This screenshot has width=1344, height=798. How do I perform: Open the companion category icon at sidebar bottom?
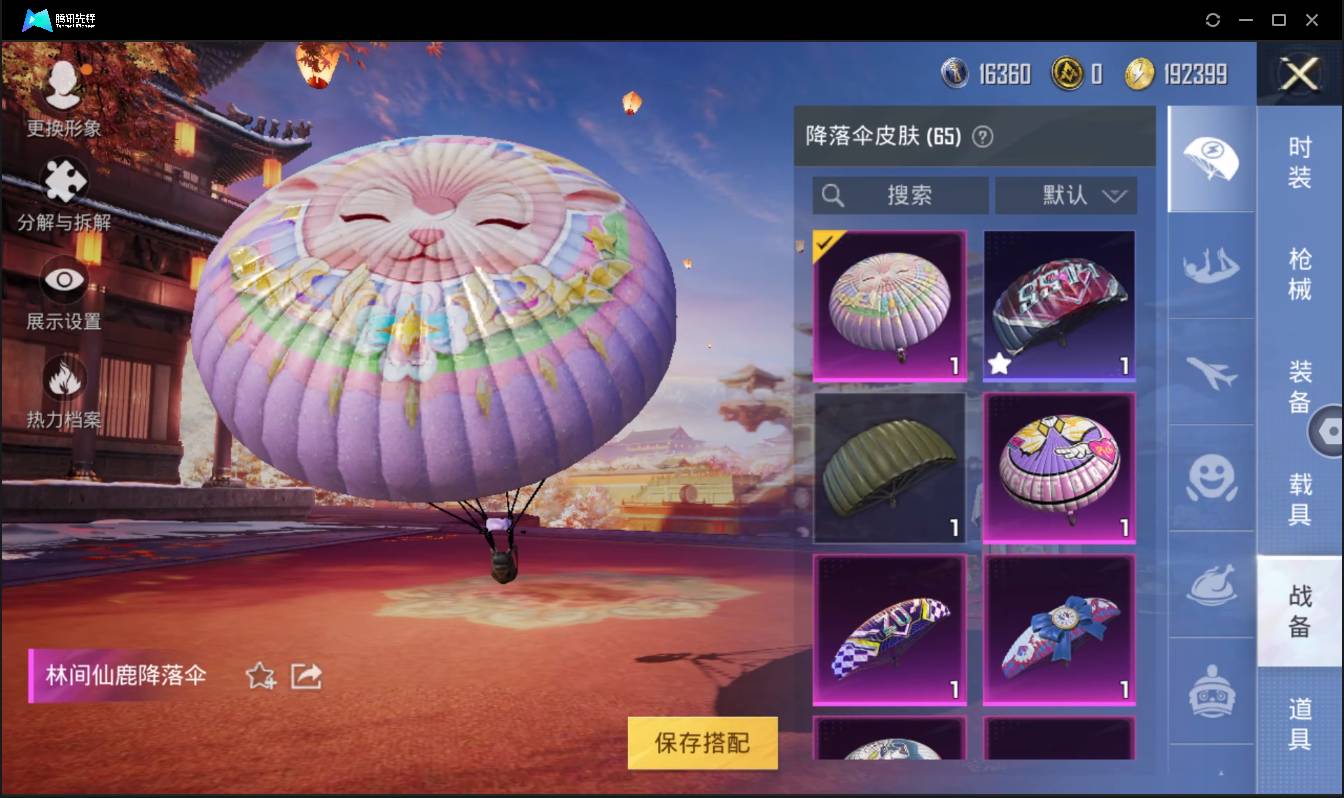(x=1210, y=690)
